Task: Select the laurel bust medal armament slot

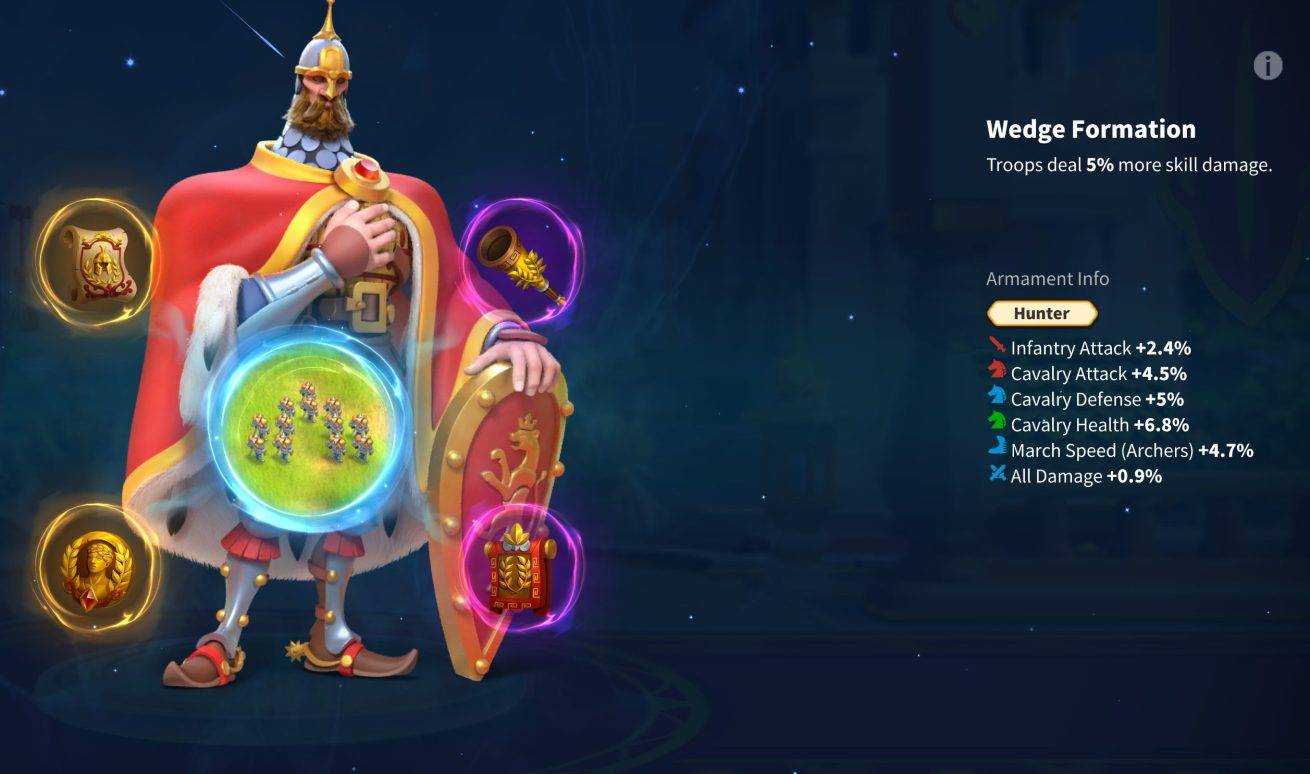Action: 96,567
